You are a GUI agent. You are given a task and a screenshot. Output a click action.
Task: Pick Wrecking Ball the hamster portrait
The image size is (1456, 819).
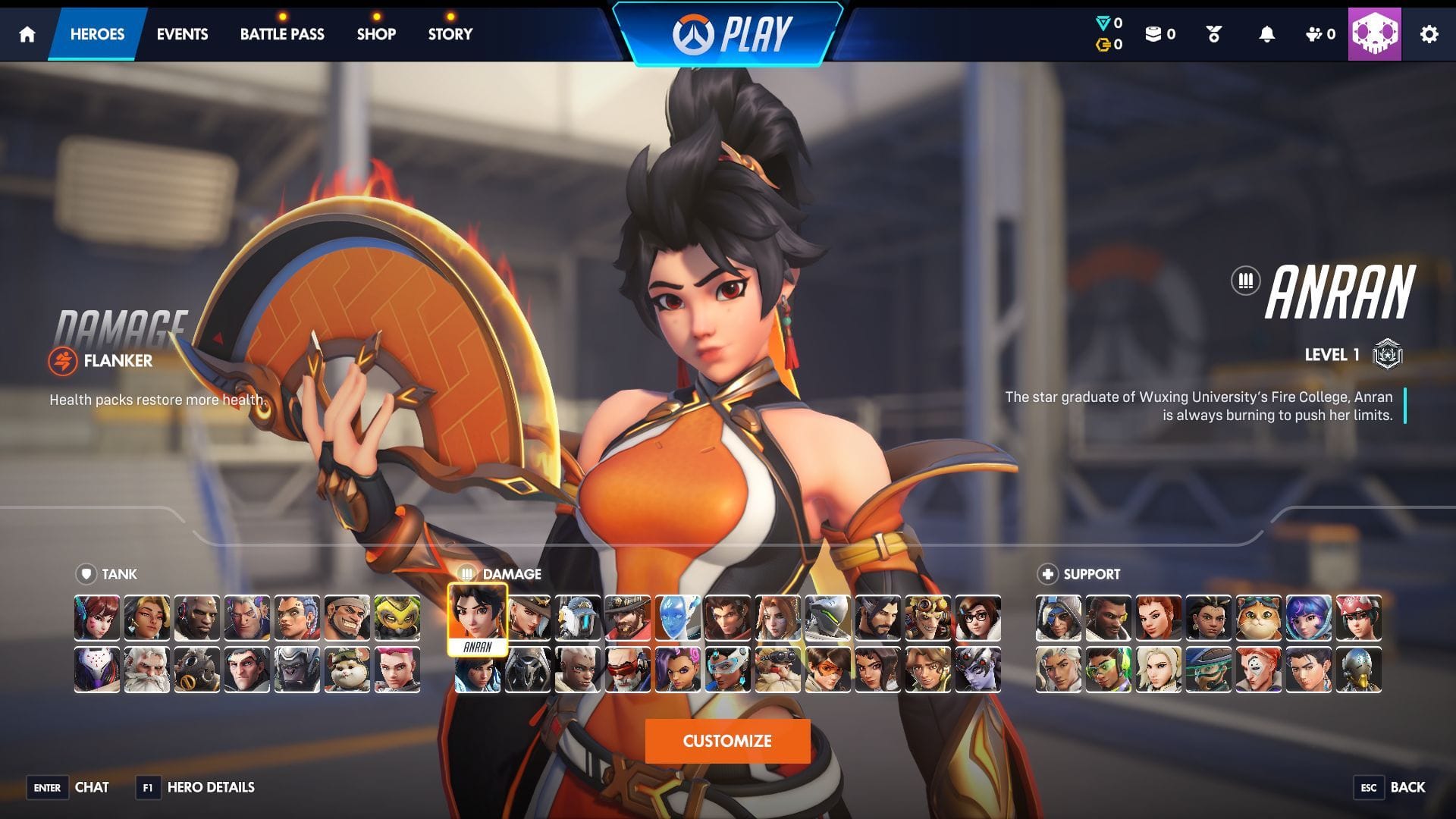[x=347, y=670]
